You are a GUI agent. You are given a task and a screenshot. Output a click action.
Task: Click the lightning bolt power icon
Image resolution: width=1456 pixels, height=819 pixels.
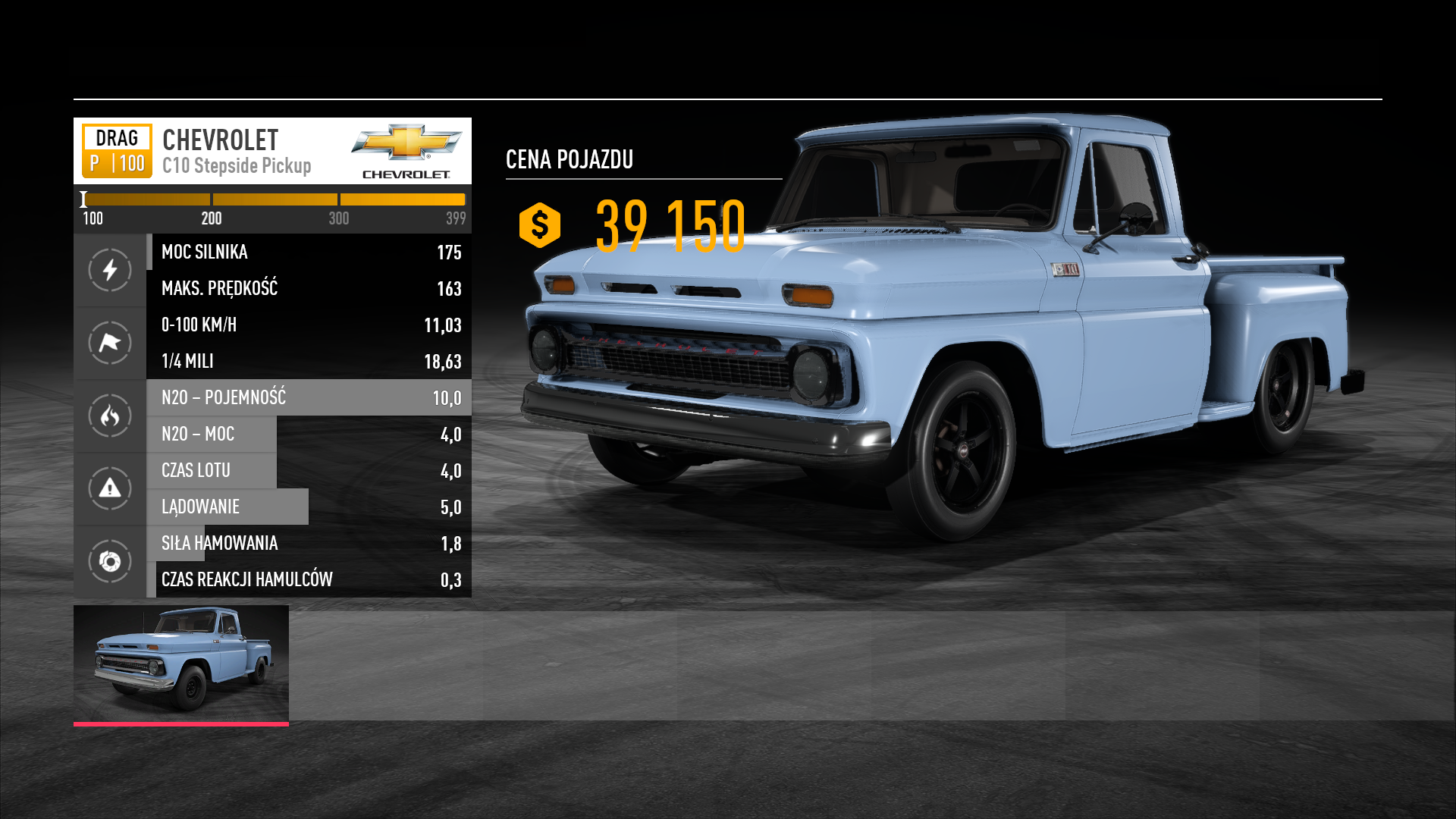coord(110,270)
